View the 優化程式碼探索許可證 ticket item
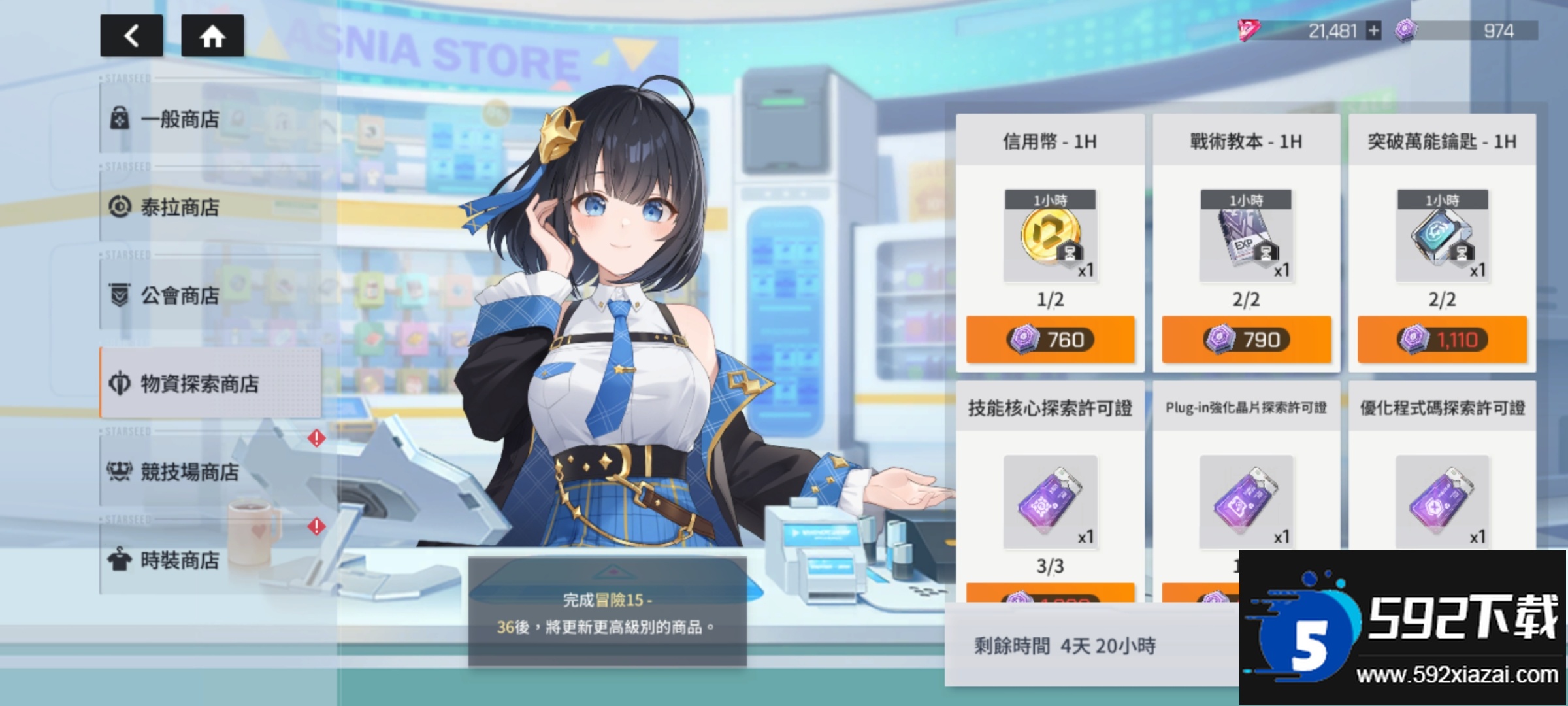 [x=1442, y=502]
